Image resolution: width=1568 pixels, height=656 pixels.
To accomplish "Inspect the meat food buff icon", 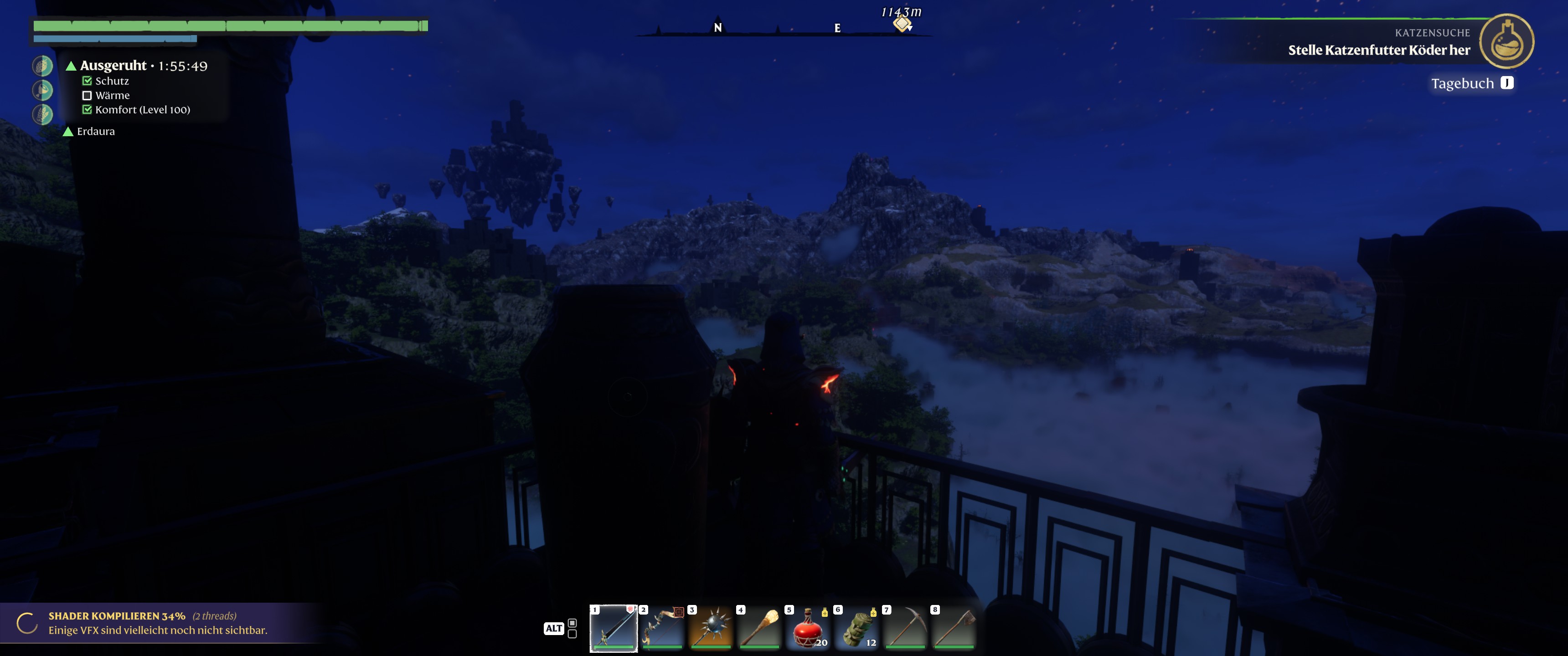I will [42, 90].
